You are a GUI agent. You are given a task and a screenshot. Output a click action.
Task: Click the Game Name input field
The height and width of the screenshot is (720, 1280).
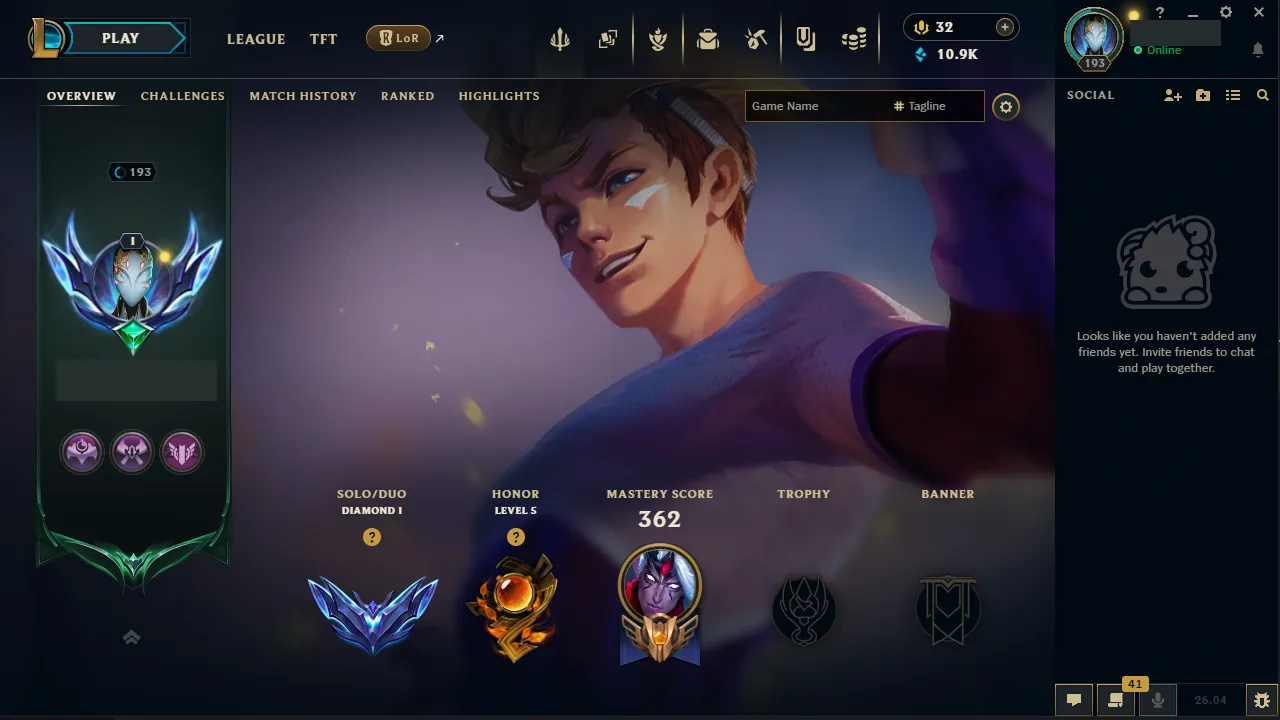[820, 105]
